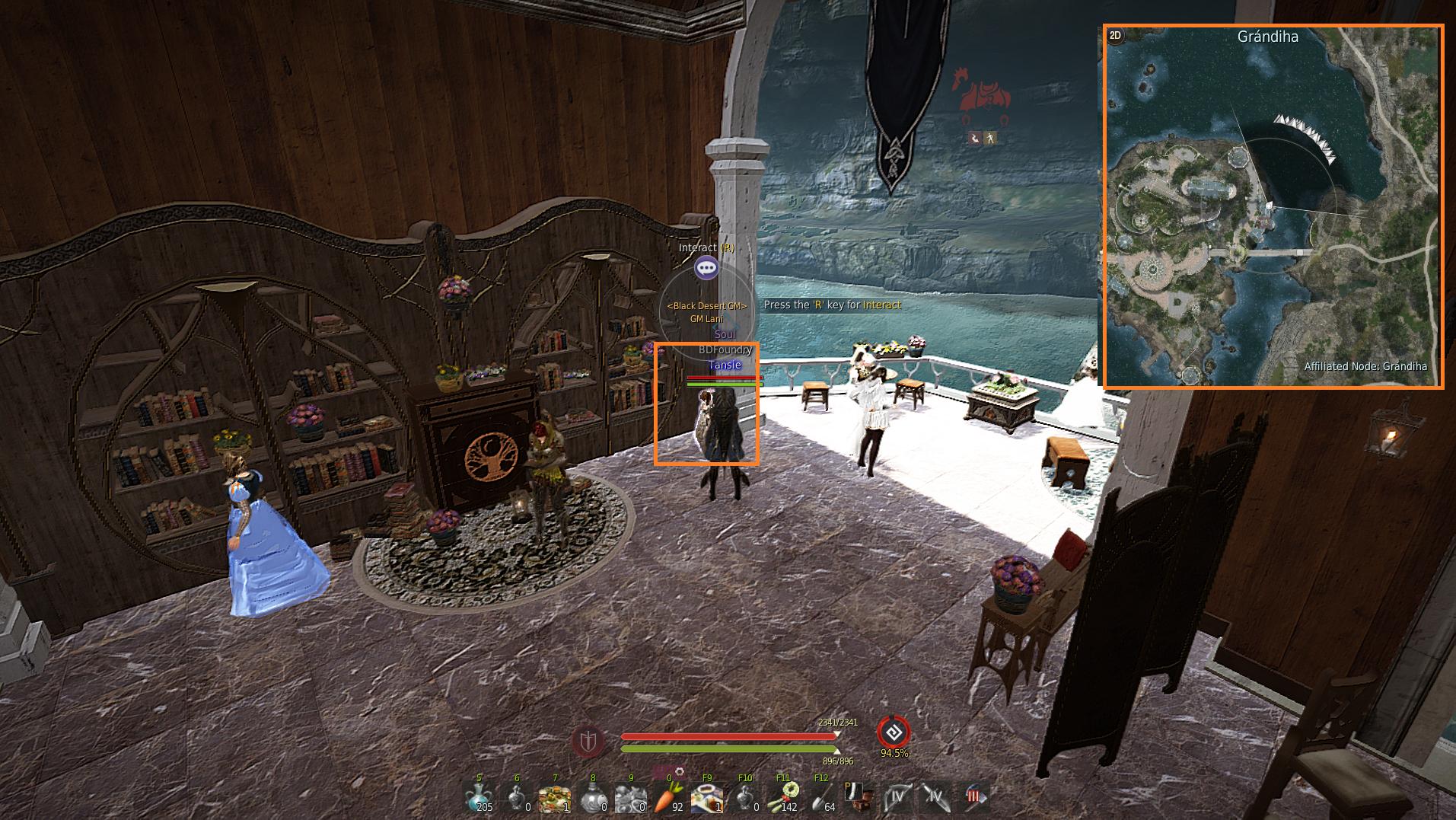Click the black spirit rage gauge icon
The height and width of the screenshot is (820, 1456).
(x=894, y=732)
